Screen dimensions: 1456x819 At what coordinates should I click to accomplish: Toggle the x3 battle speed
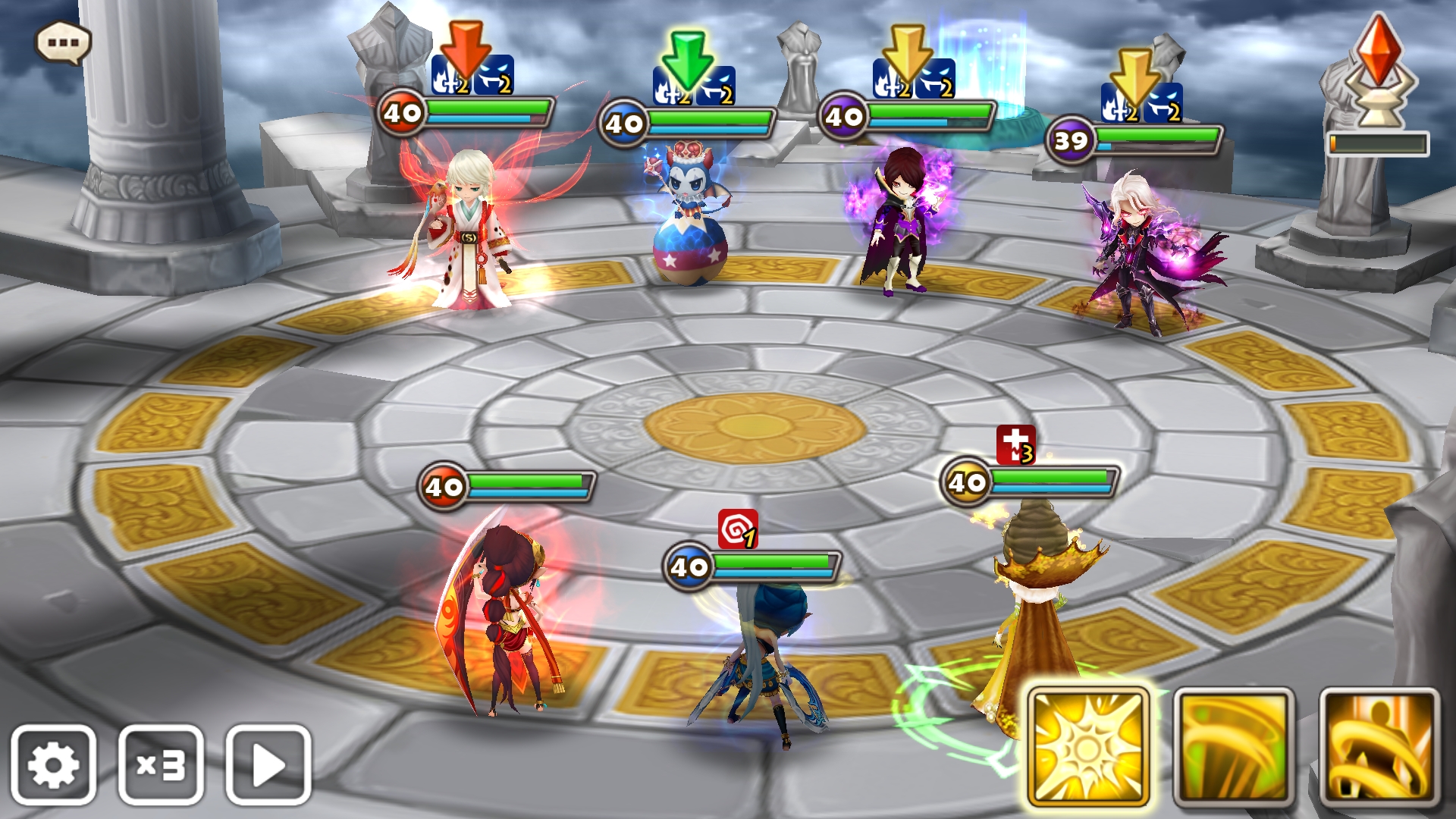161,764
